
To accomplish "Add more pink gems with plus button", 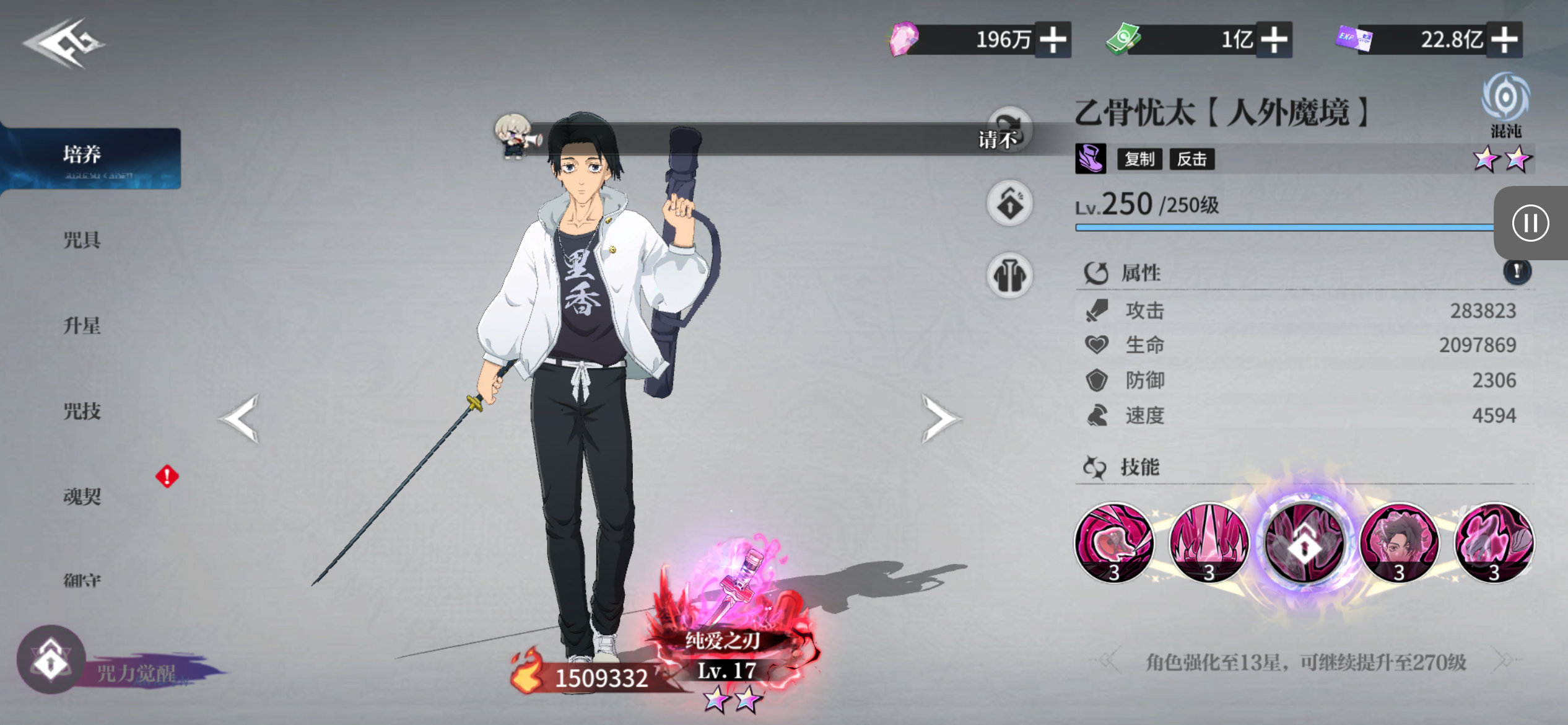I will (1053, 40).
